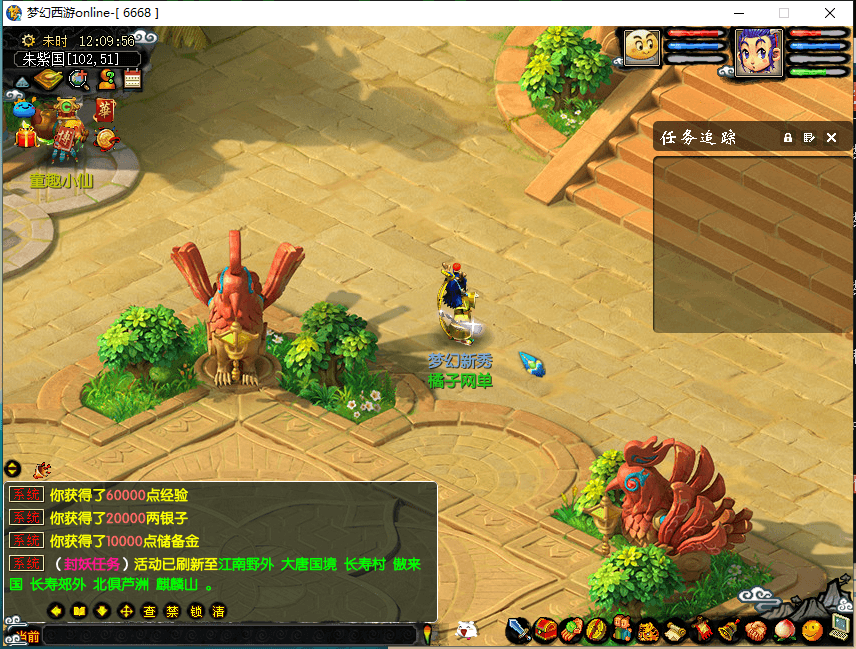Screen dimensions: 856x649
Task: Click the blue sword attack icon
Action: (518, 630)
